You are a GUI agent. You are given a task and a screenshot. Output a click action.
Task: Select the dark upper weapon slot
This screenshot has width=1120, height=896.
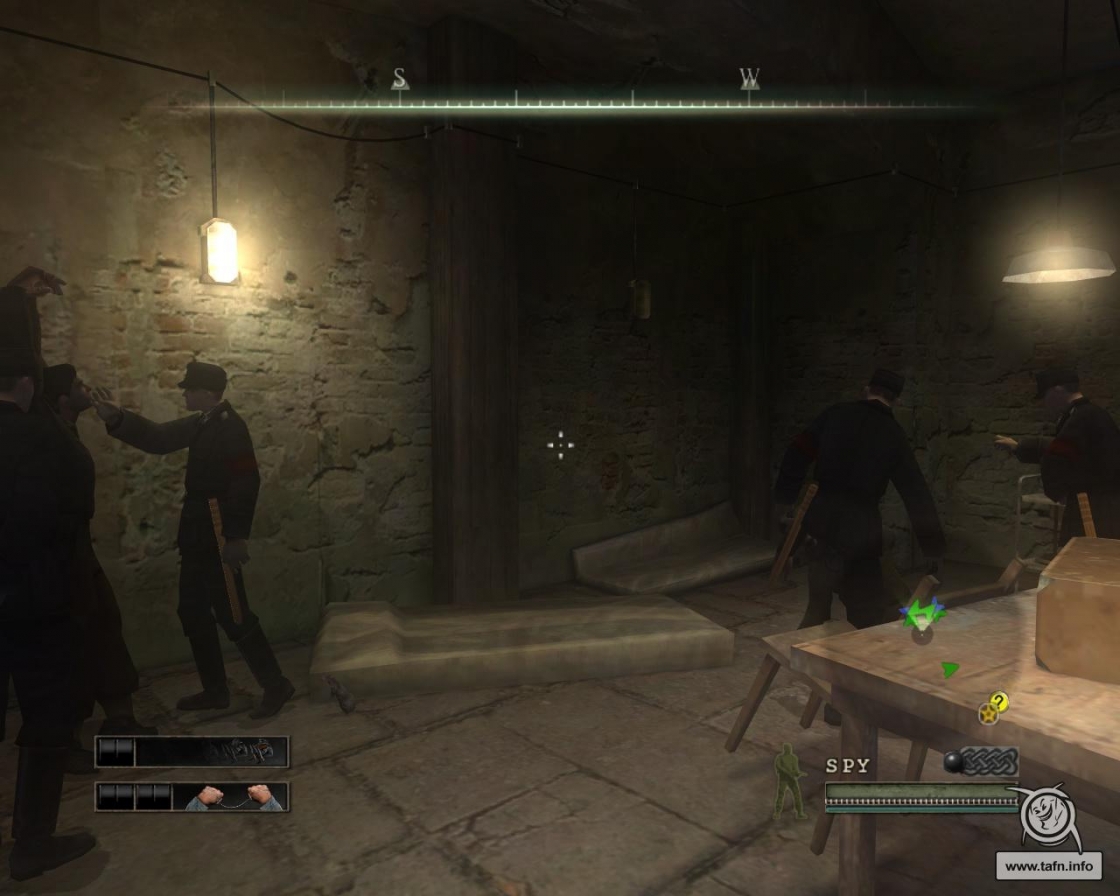pyautogui.click(x=192, y=751)
